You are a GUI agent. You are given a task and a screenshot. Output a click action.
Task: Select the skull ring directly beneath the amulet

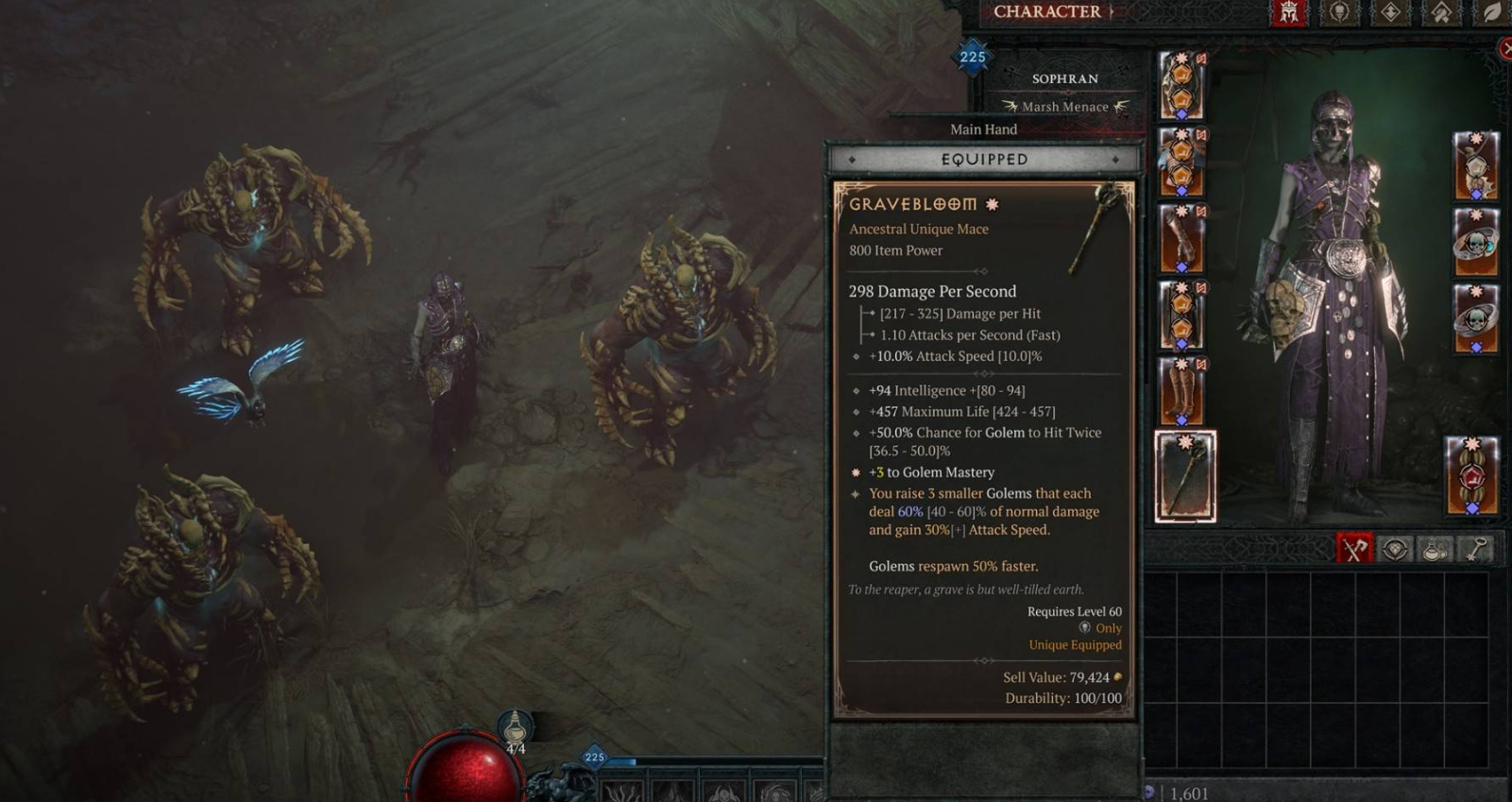pos(1475,243)
